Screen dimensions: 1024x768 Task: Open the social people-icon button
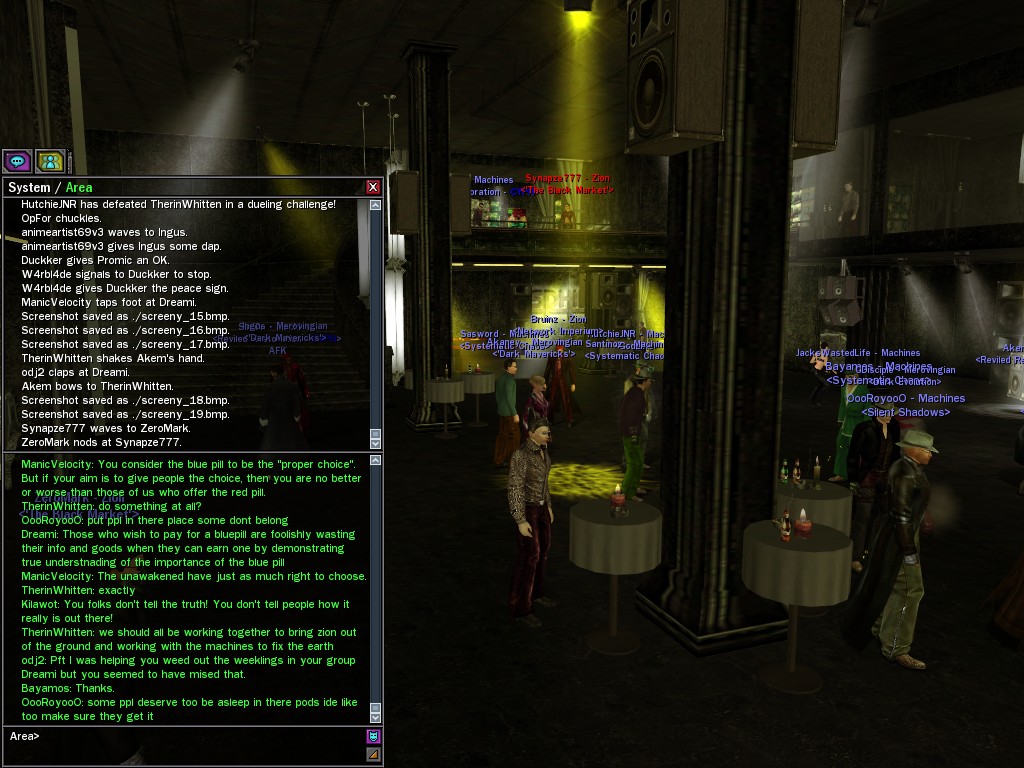click(x=50, y=160)
